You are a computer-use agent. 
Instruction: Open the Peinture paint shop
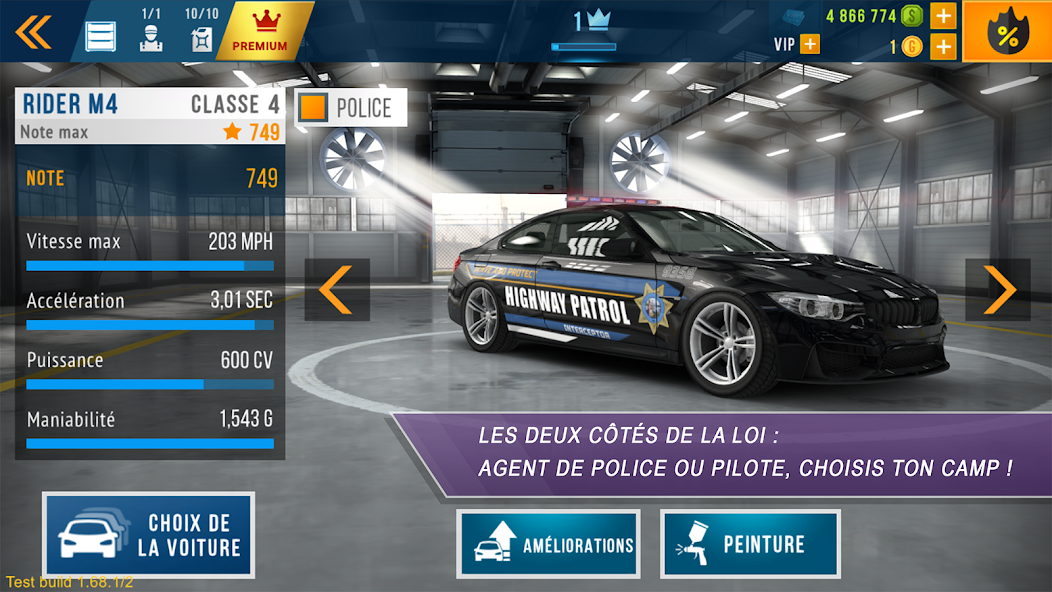tap(750, 545)
